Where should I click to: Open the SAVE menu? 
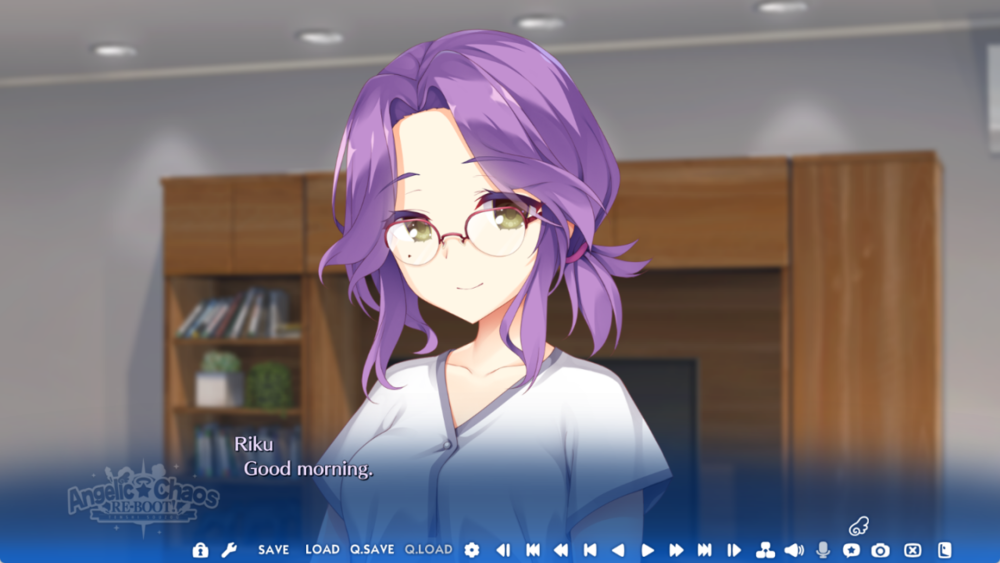pyautogui.click(x=273, y=550)
